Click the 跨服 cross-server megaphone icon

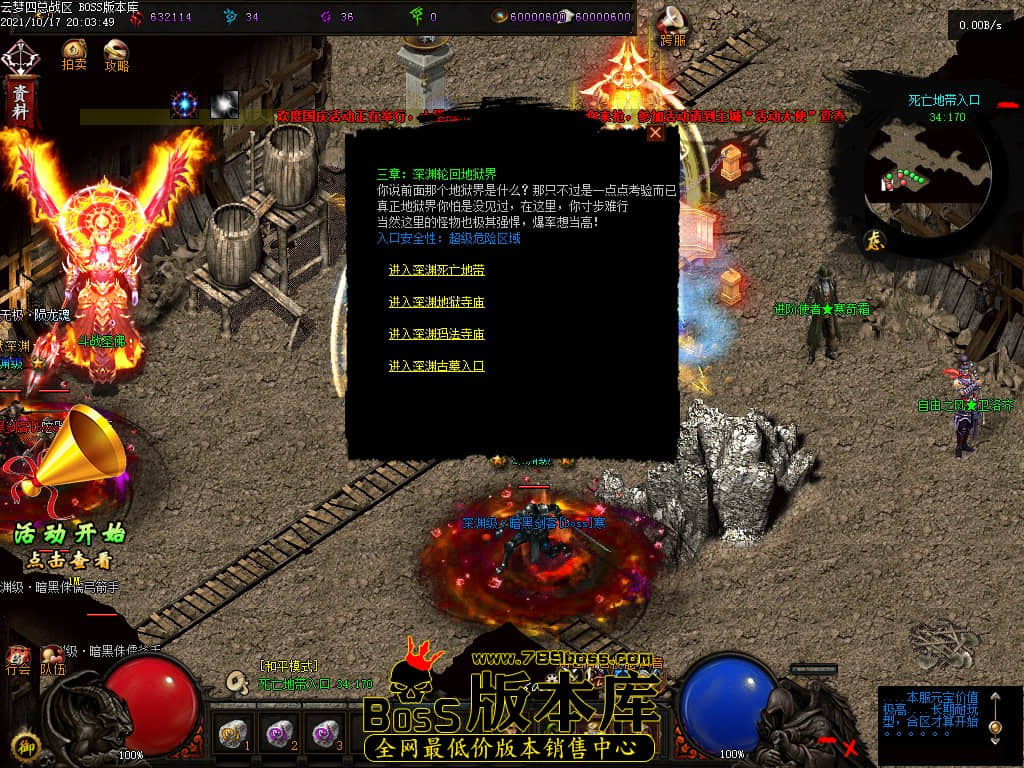click(672, 24)
